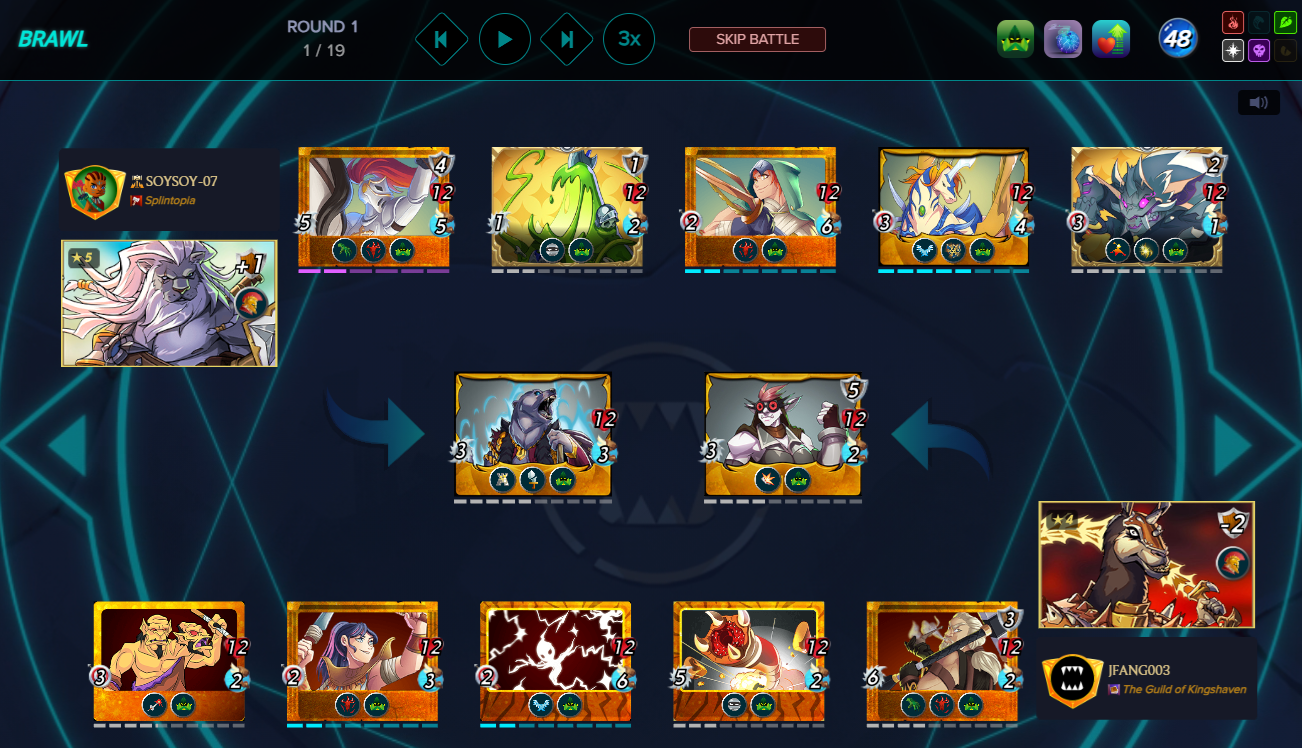Toggle the 3x playback speed
The height and width of the screenshot is (748, 1302).
(x=629, y=40)
